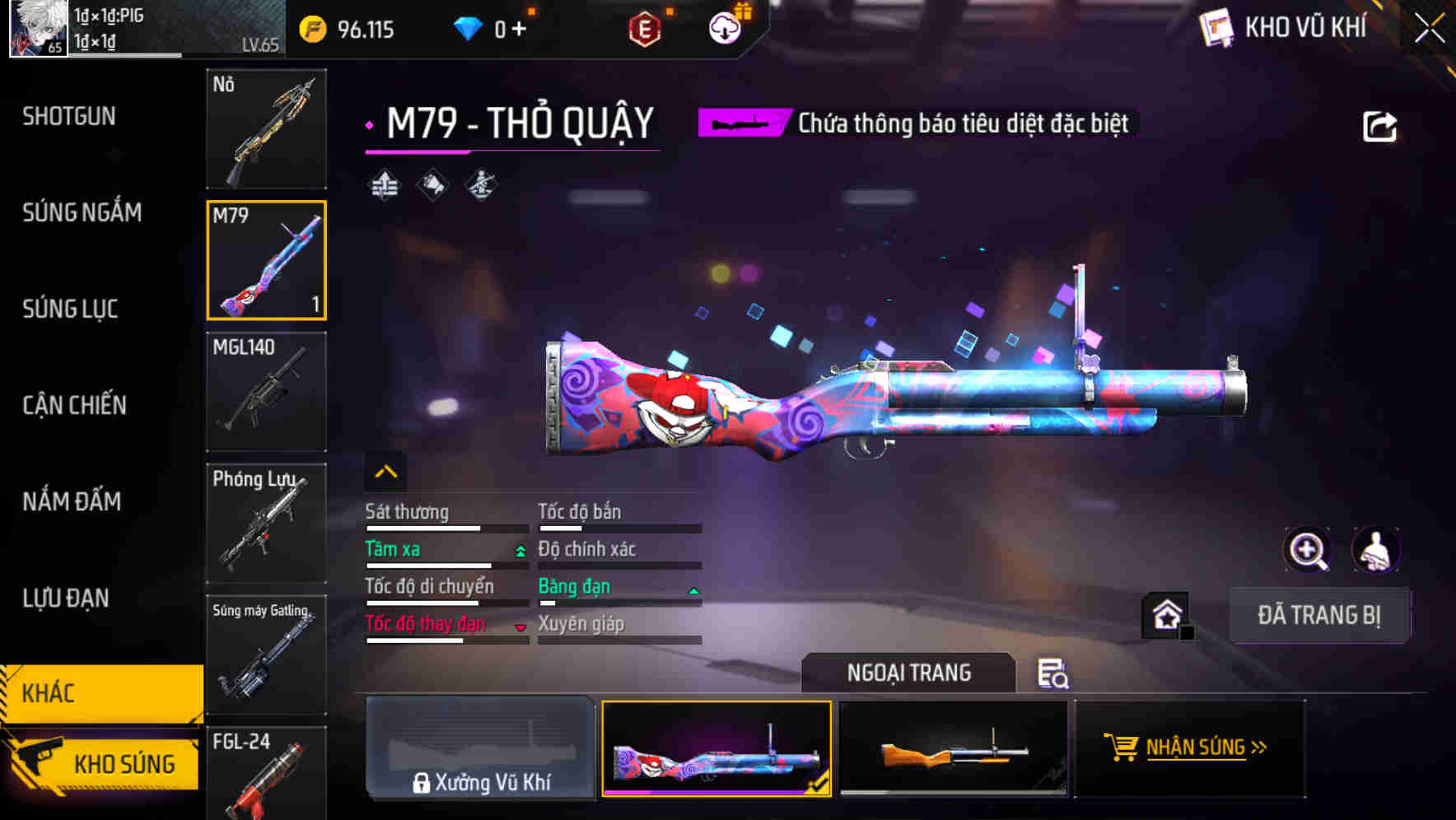Select the Nỏ crossbow weapon tile

(266, 129)
